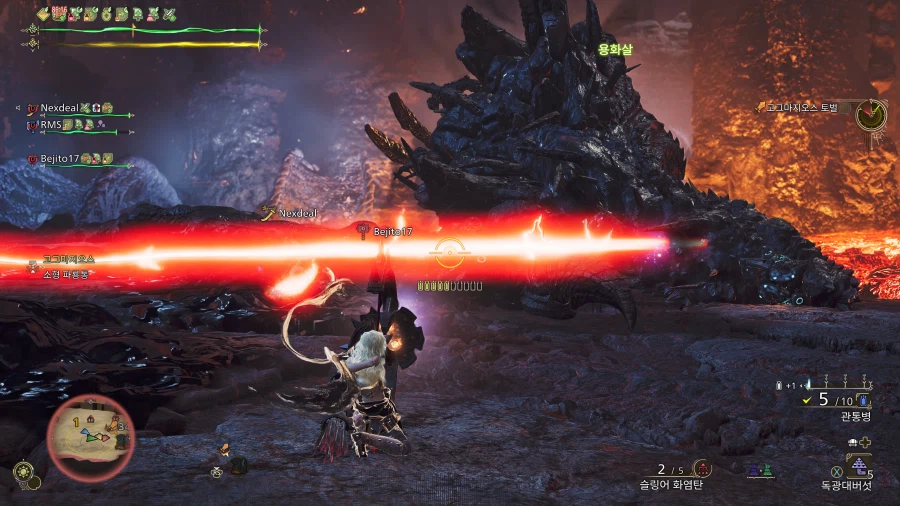The height and width of the screenshot is (506, 900).
Task: Select party member RMS in the list
Action: pos(51,125)
